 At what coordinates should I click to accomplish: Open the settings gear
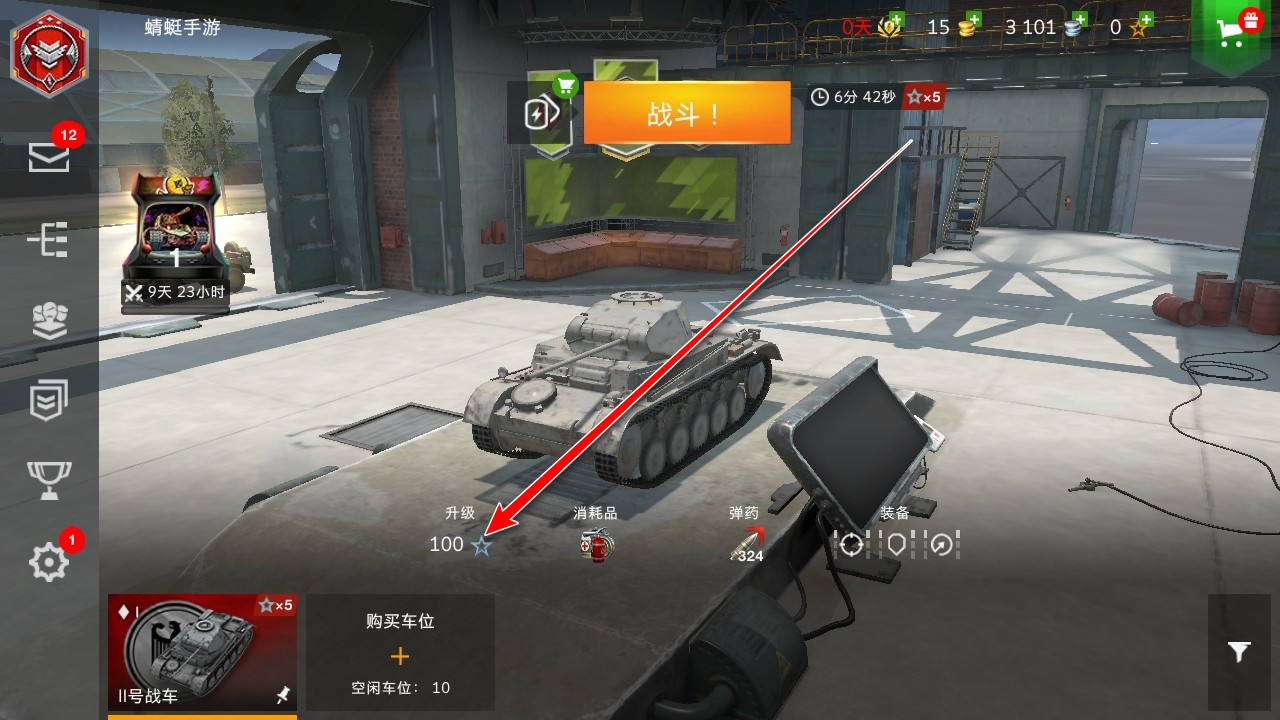[49, 563]
